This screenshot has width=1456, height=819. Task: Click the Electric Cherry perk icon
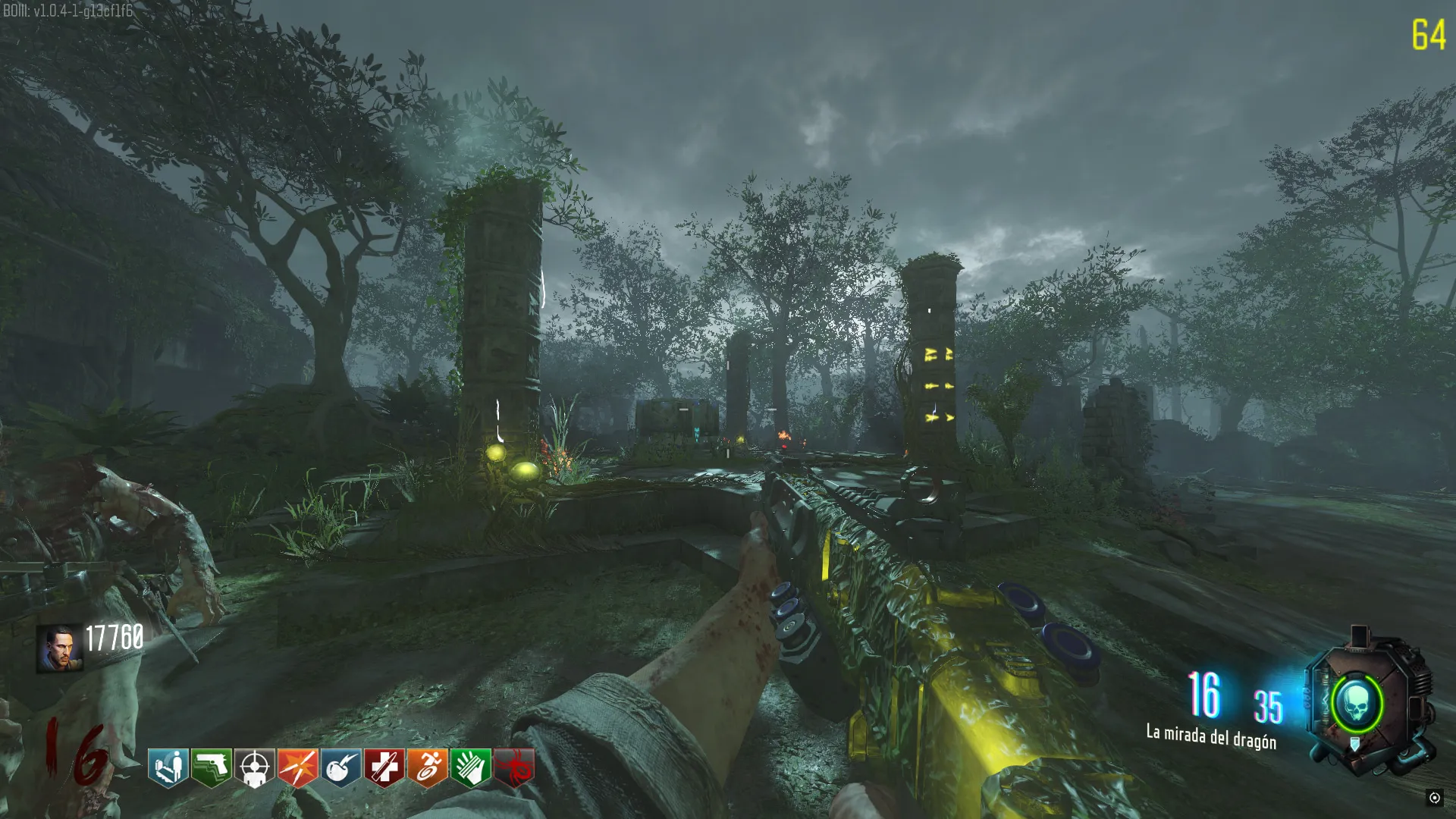(341, 767)
